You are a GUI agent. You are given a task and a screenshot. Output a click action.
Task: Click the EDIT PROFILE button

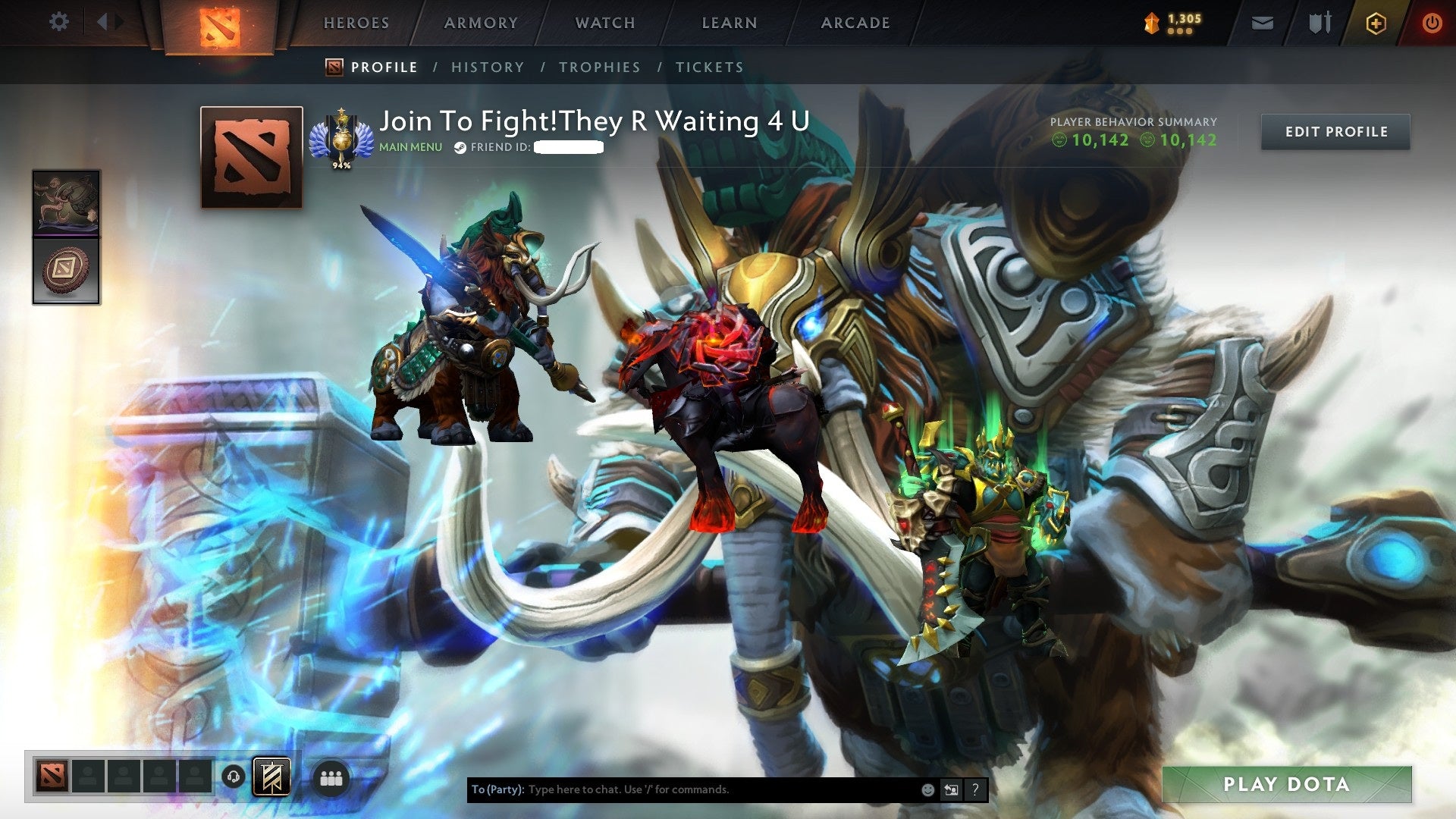pyautogui.click(x=1335, y=131)
